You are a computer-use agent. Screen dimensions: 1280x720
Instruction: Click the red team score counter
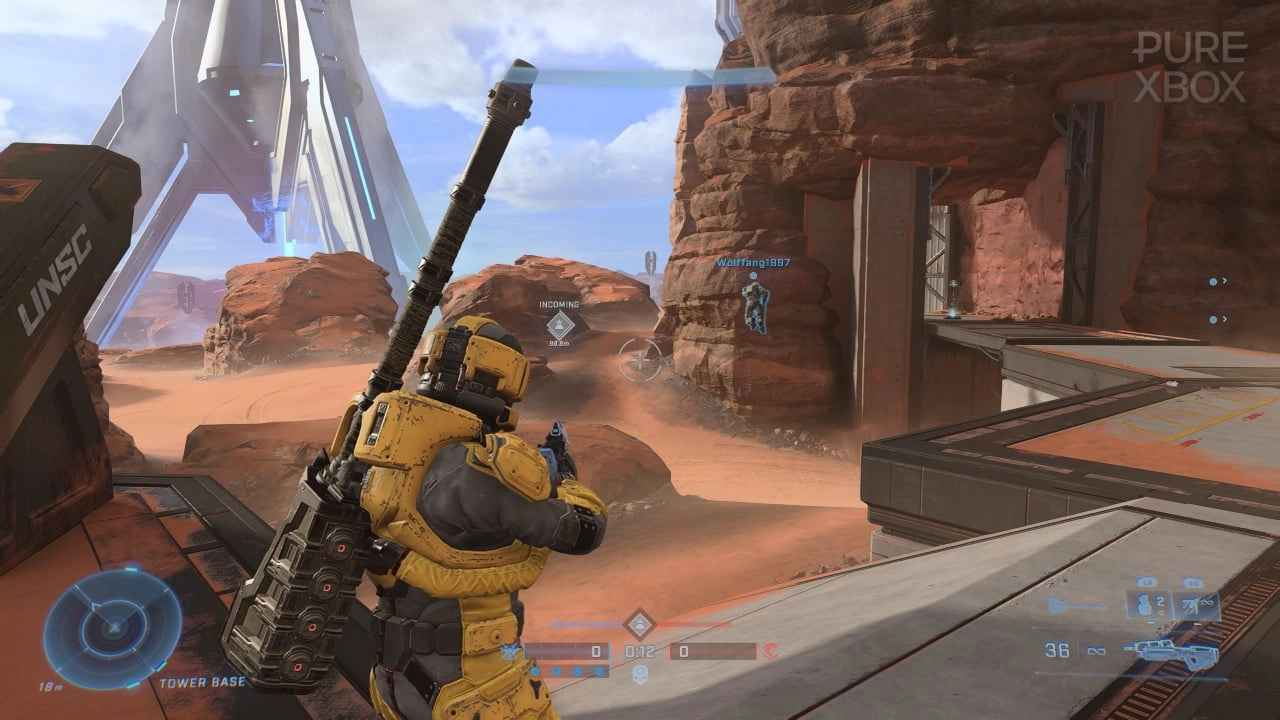685,650
